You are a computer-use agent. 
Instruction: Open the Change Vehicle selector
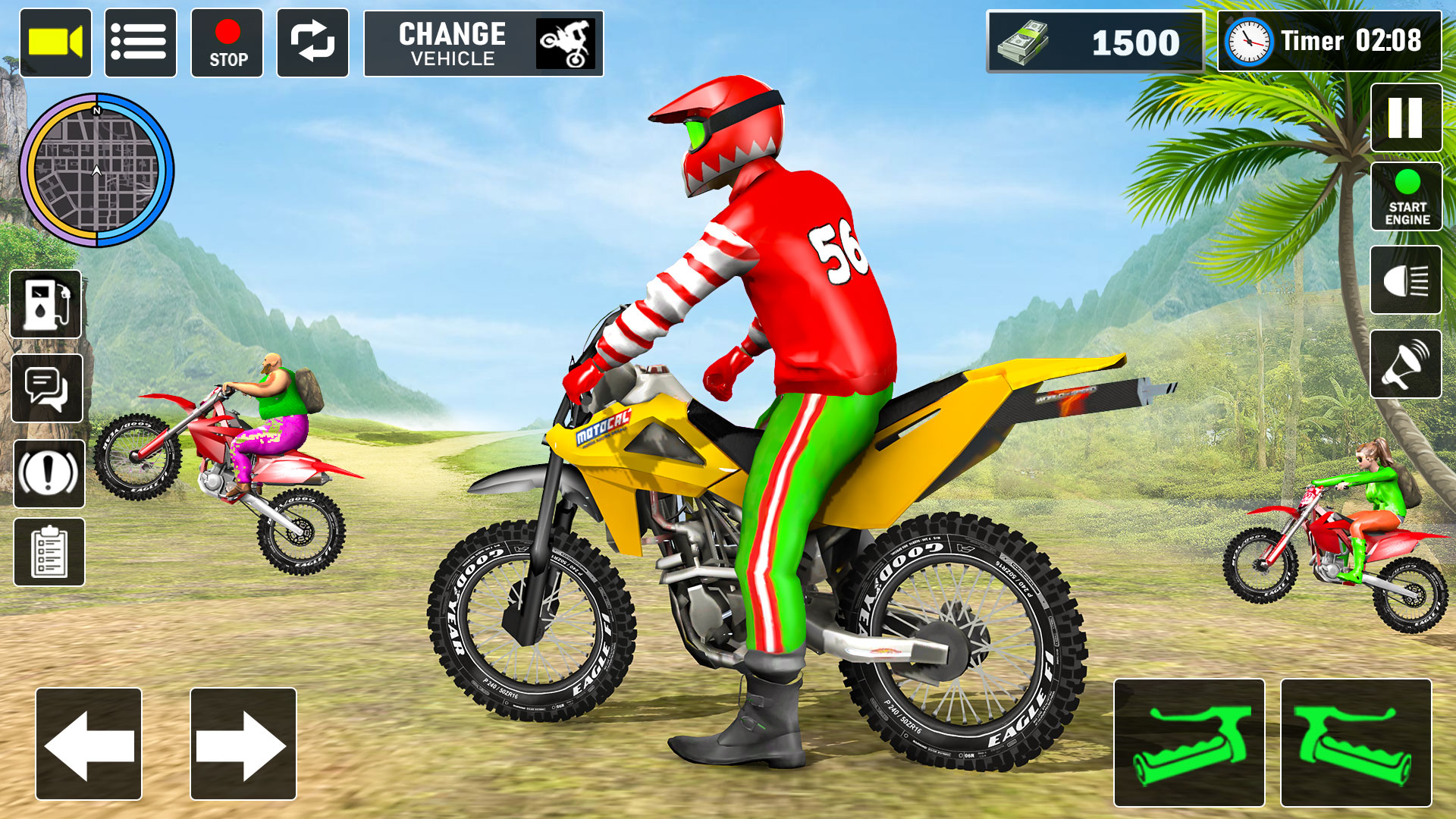point(484,43)
